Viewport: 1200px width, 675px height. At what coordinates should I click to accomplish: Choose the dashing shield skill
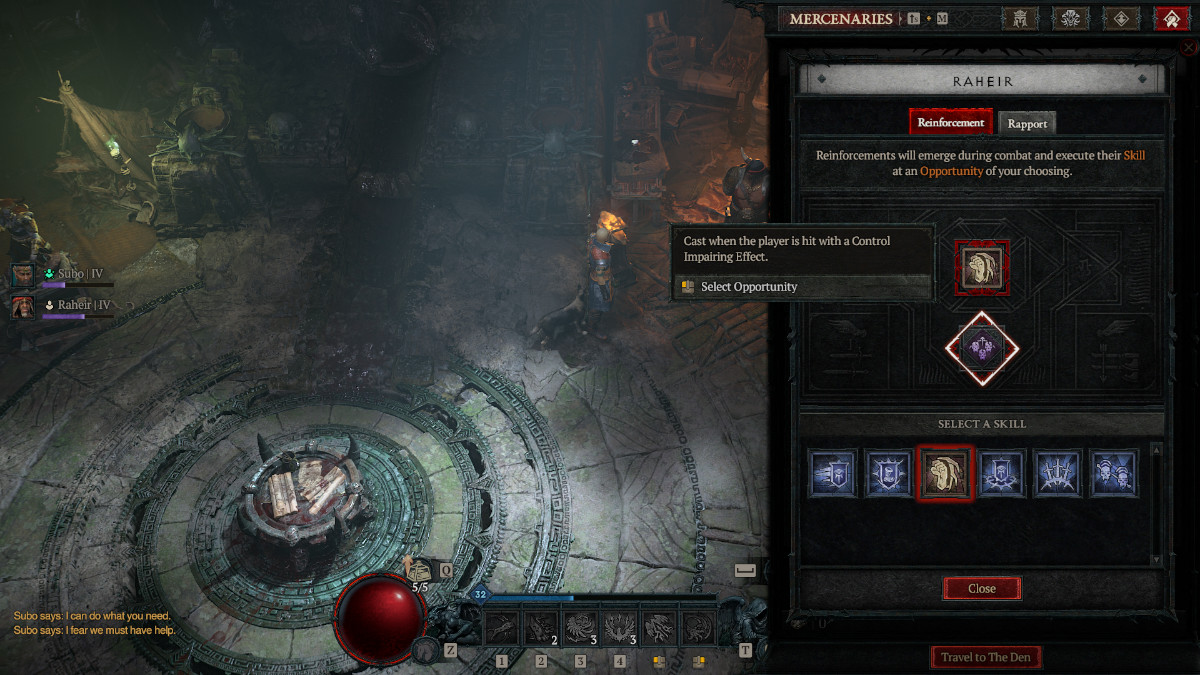[x=833, y=473]
